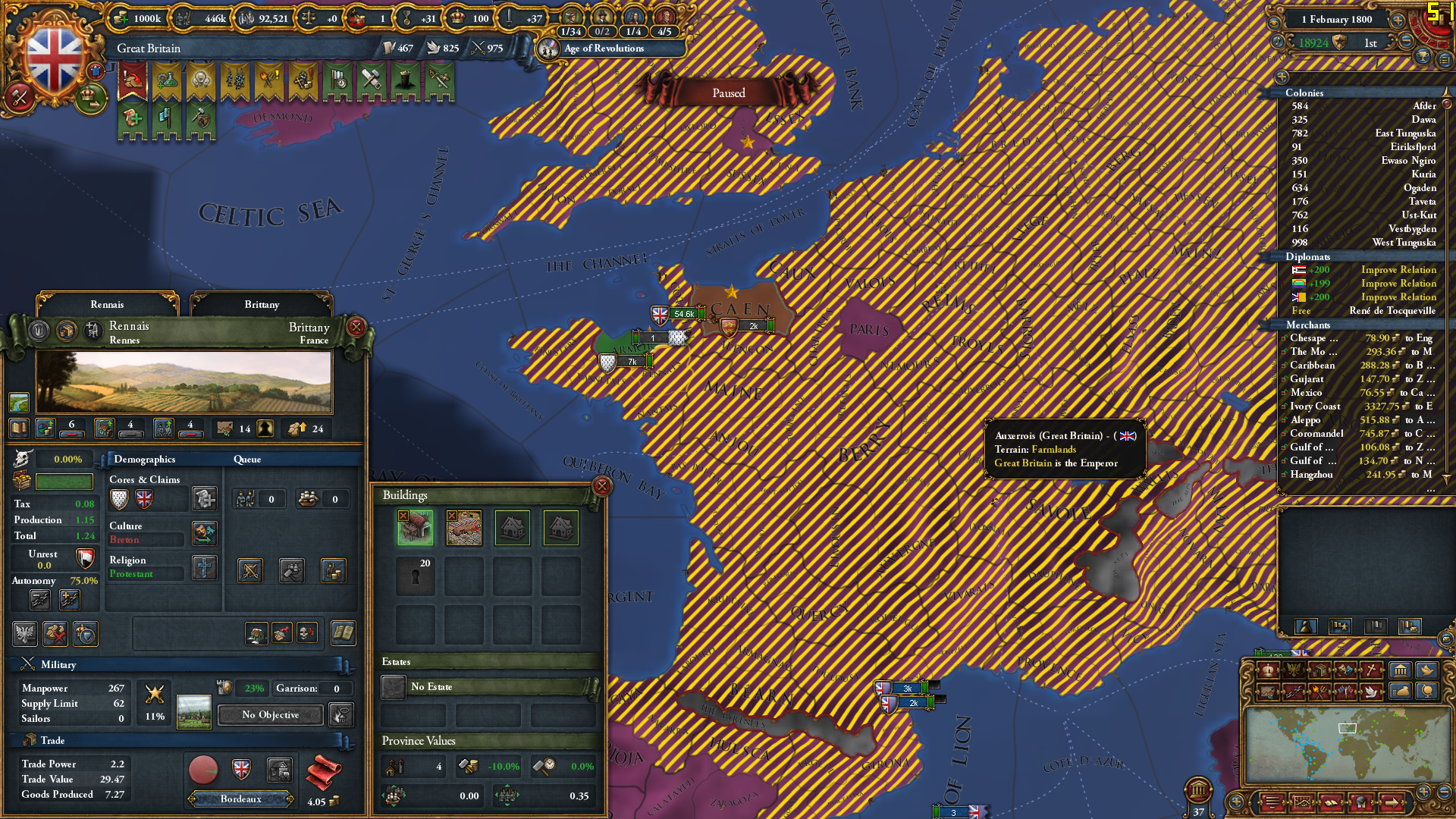The width and height of the screenshot is (1456, 819).
Task: Select the Brittany tab above the province panel
Action: pyautogui.click(x=260, y=304)
